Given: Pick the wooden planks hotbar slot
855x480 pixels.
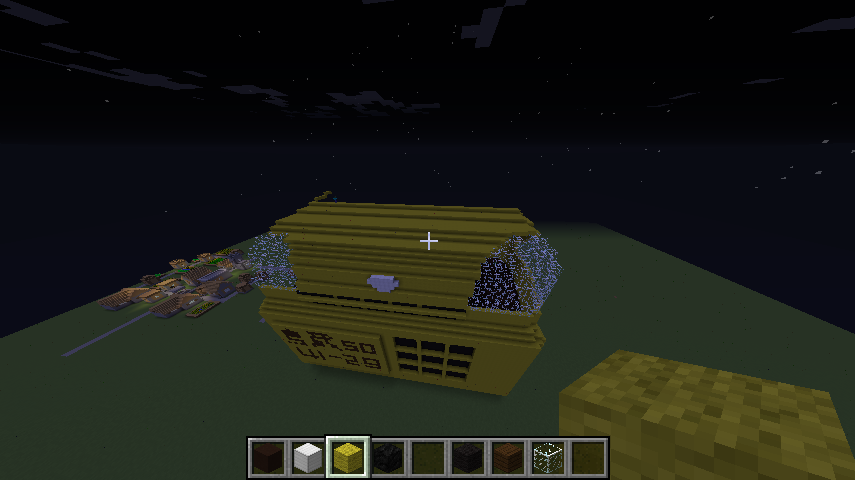Looking at the screenshot, I should [507, 458].
